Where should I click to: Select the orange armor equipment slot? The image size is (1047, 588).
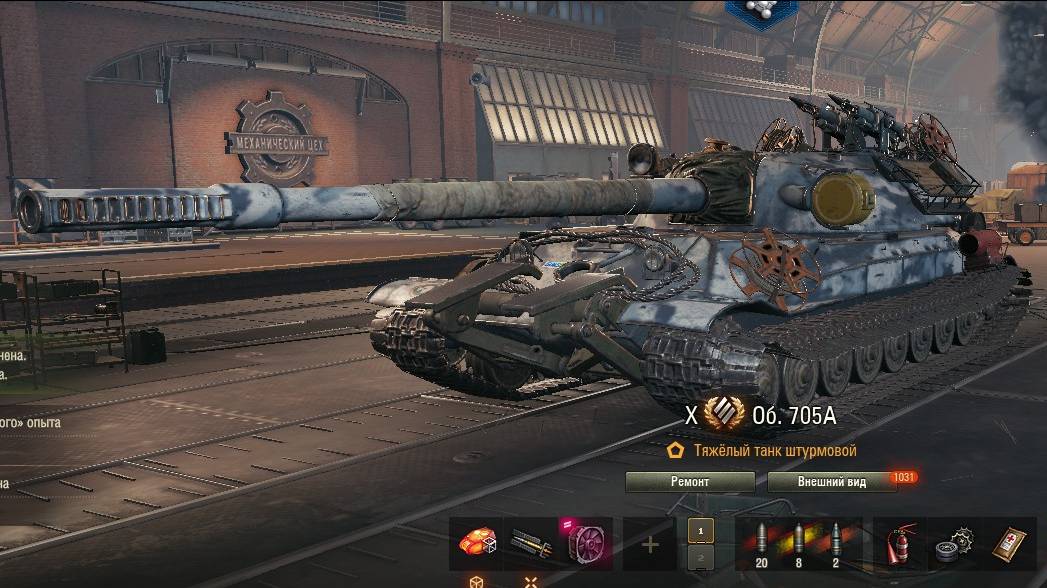click(475, 544)
